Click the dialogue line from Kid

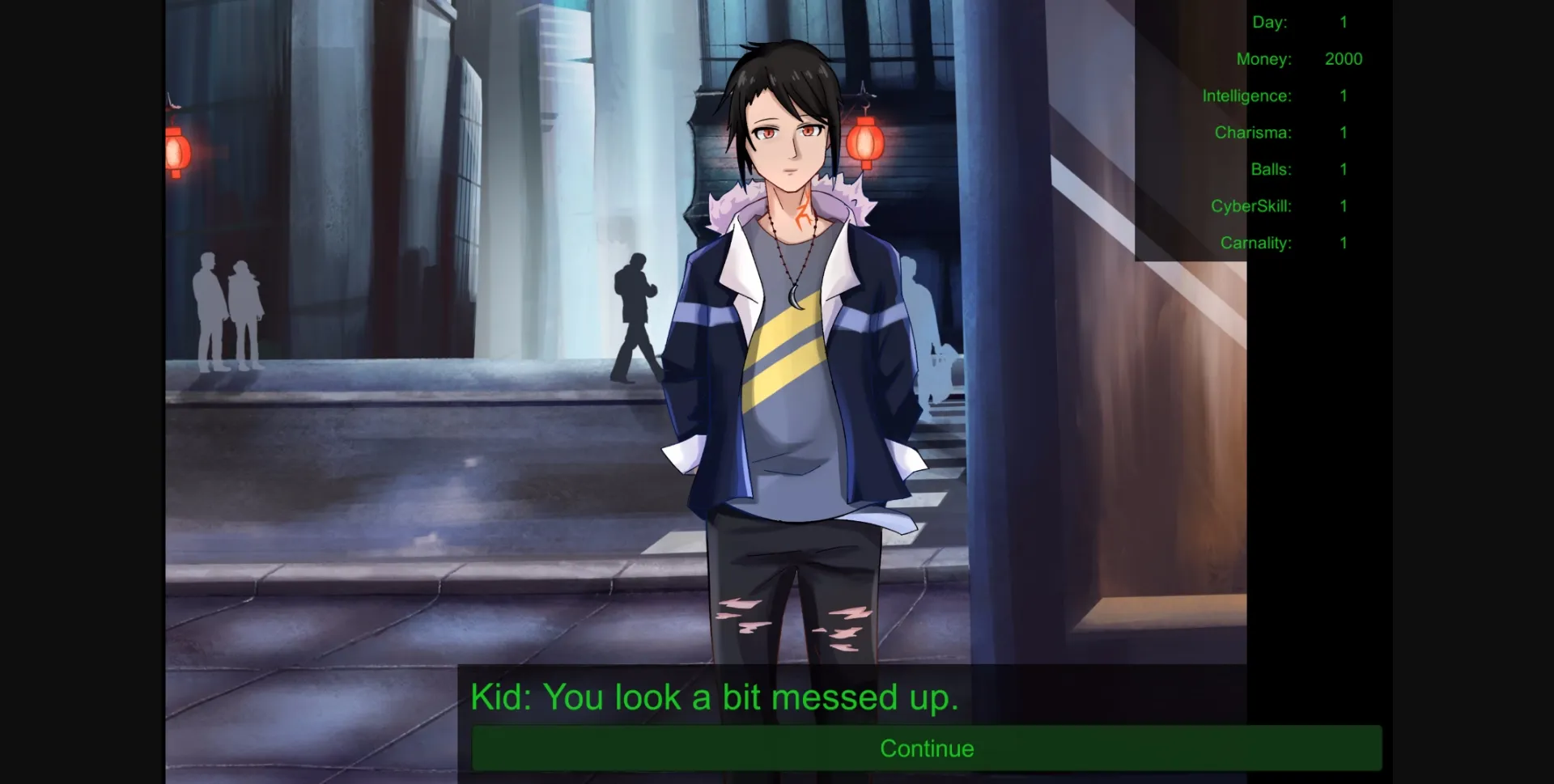click(715, 696)
